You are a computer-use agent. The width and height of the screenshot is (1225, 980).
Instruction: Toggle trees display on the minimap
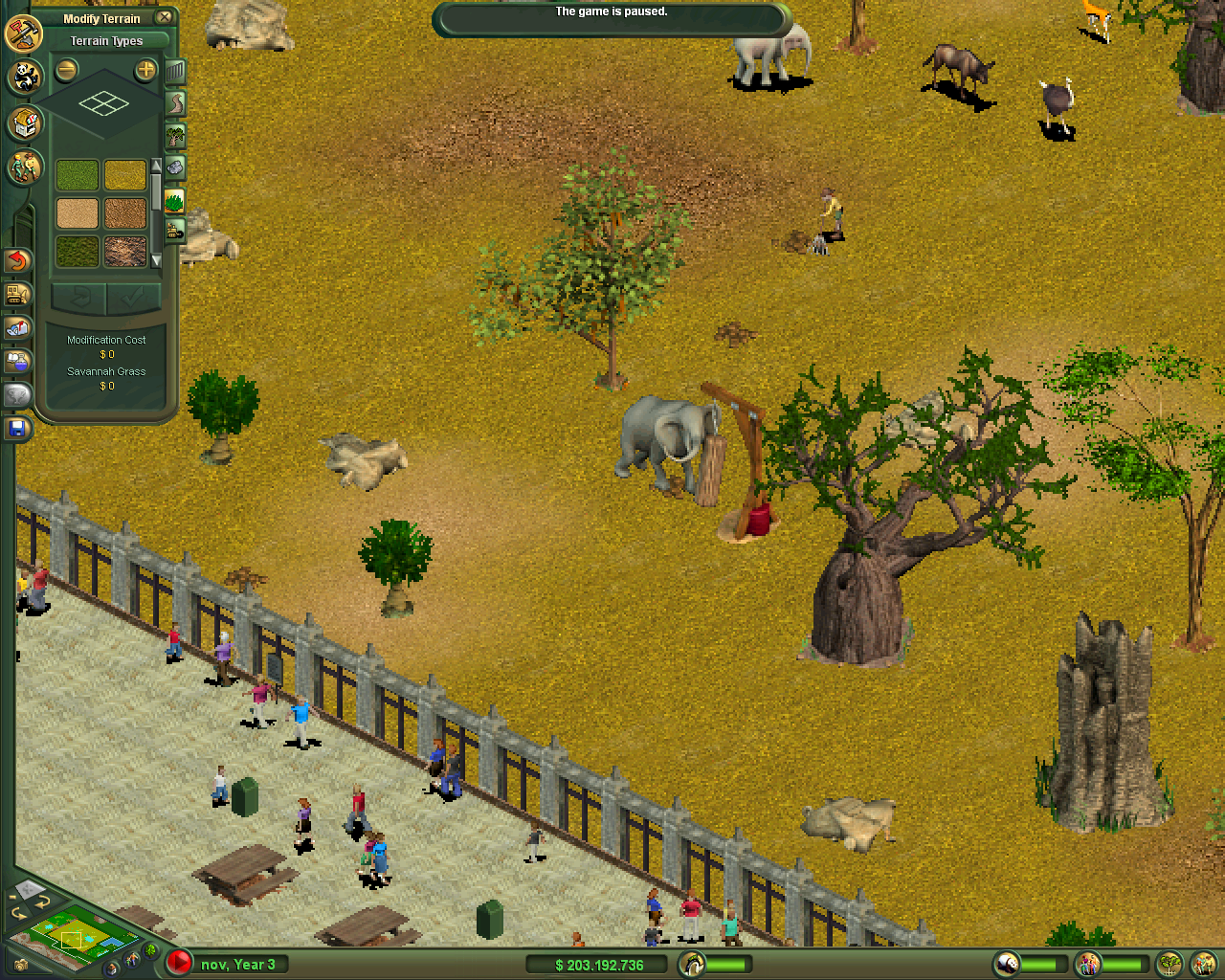pyautogui.click(x=150, y=950)
